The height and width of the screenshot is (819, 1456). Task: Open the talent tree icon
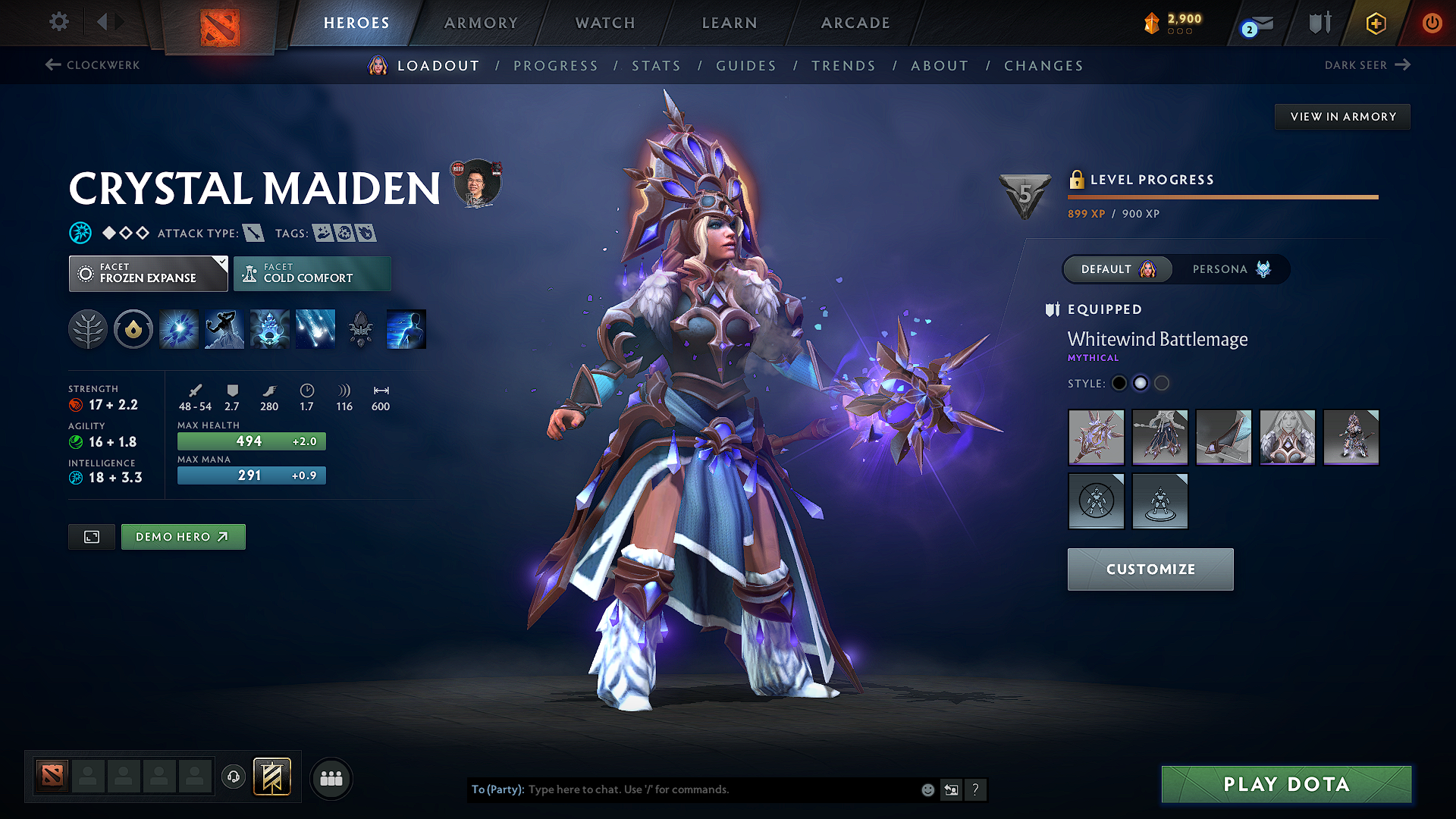click(x=88, y=328)
